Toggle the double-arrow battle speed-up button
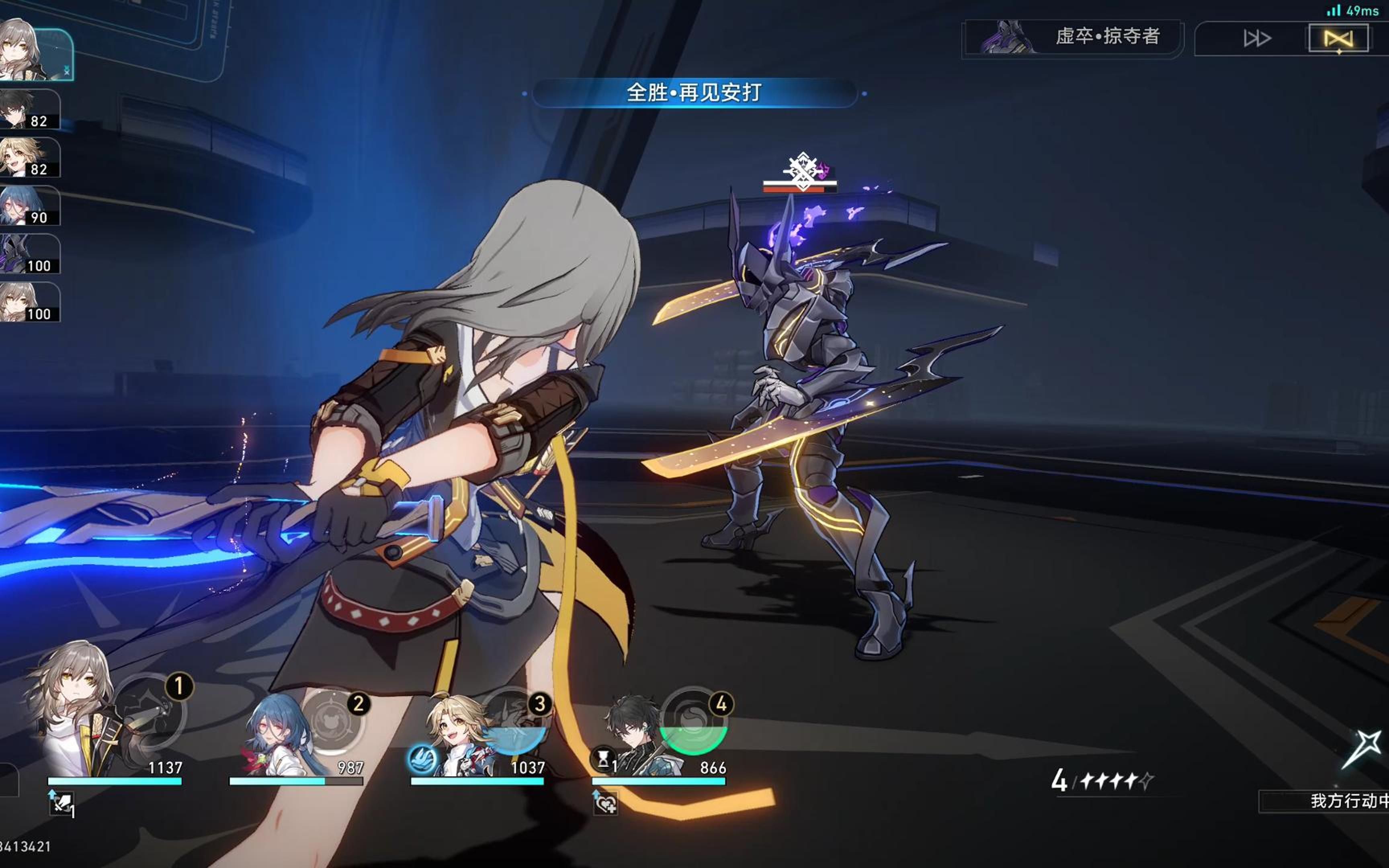The image size is (1389, 868). [1257, 39]
